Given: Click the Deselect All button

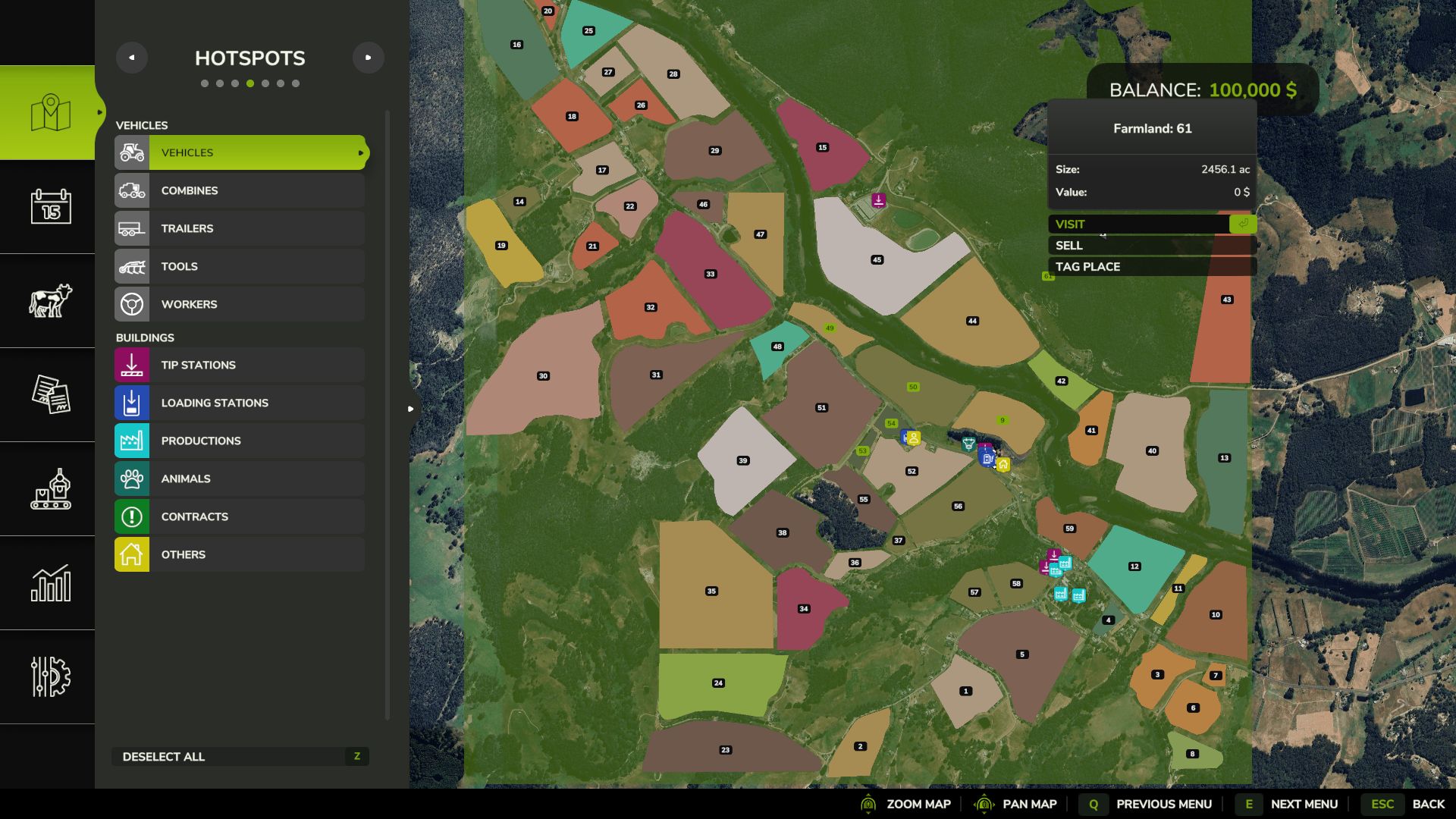Looking at the screenshot, I should pos(240,756).
